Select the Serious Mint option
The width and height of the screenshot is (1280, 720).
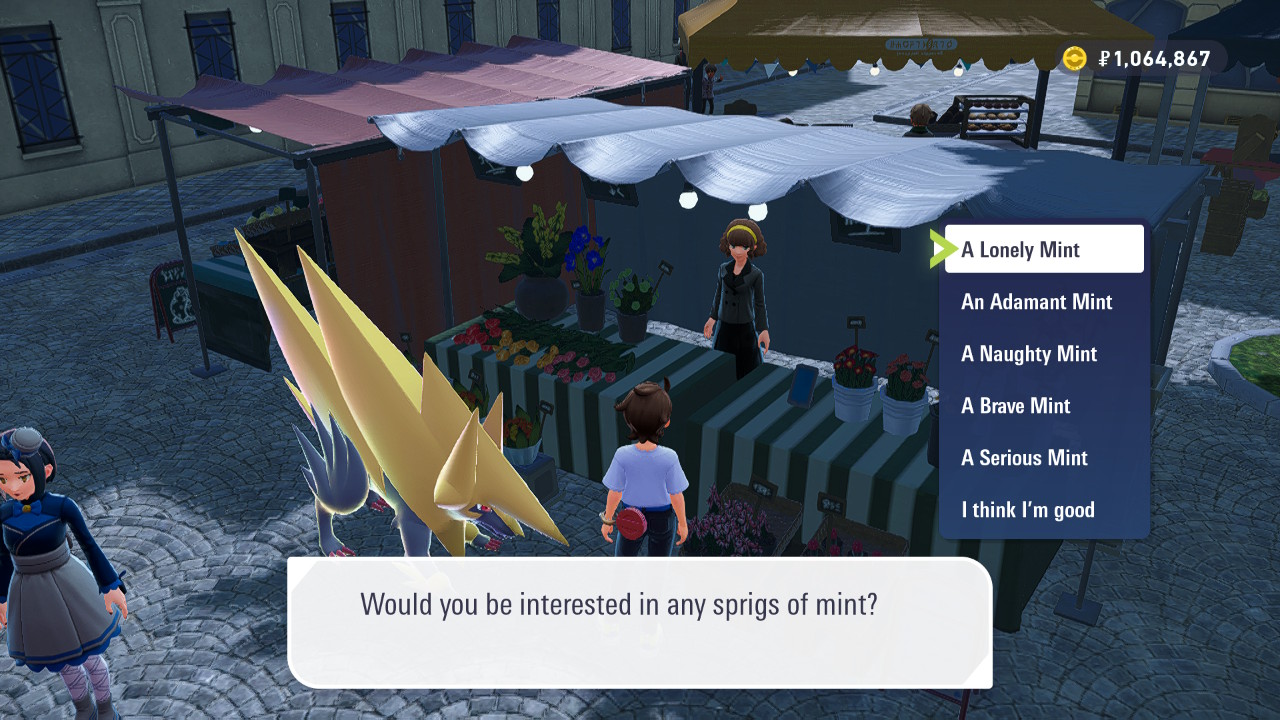click(x=1024, y=458)
